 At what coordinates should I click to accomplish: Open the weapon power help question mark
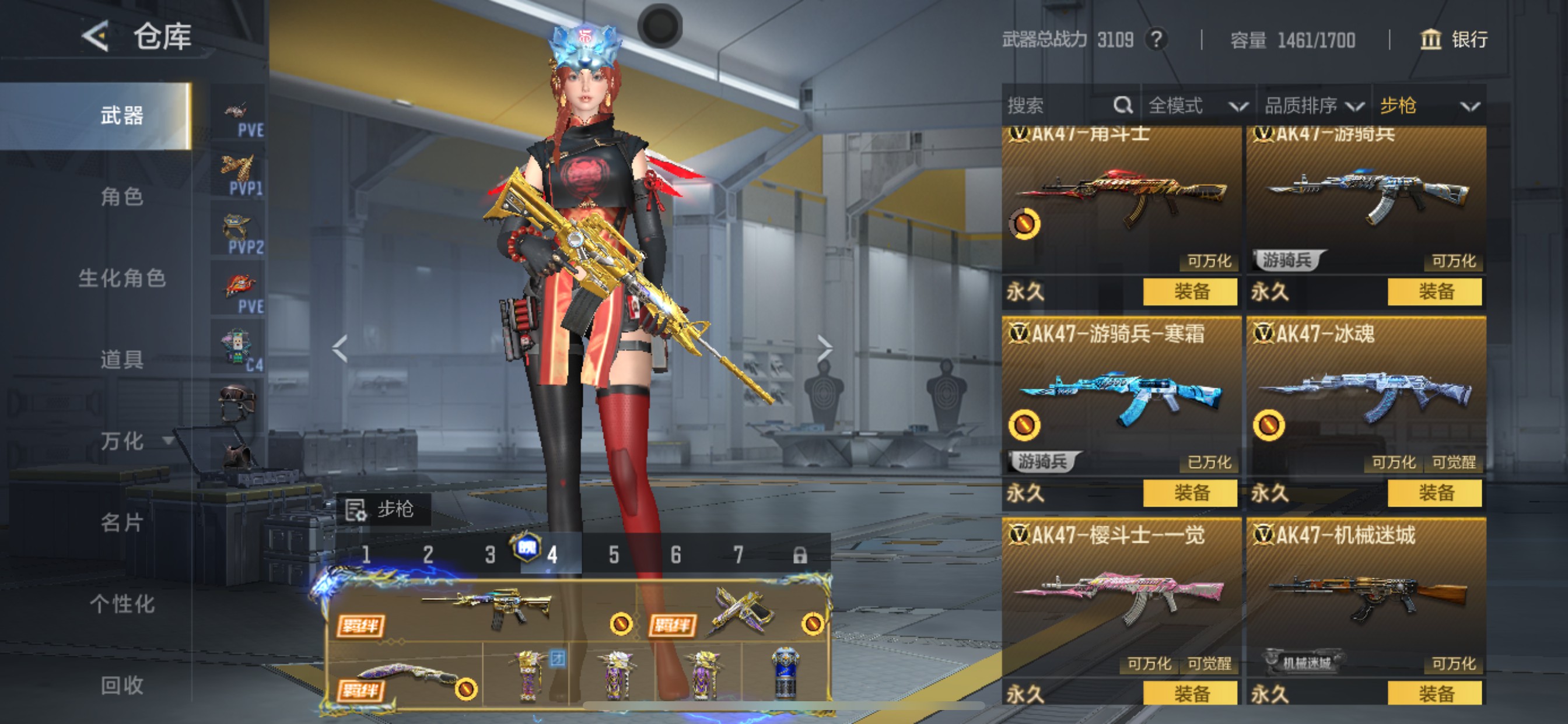(1156, 40)
